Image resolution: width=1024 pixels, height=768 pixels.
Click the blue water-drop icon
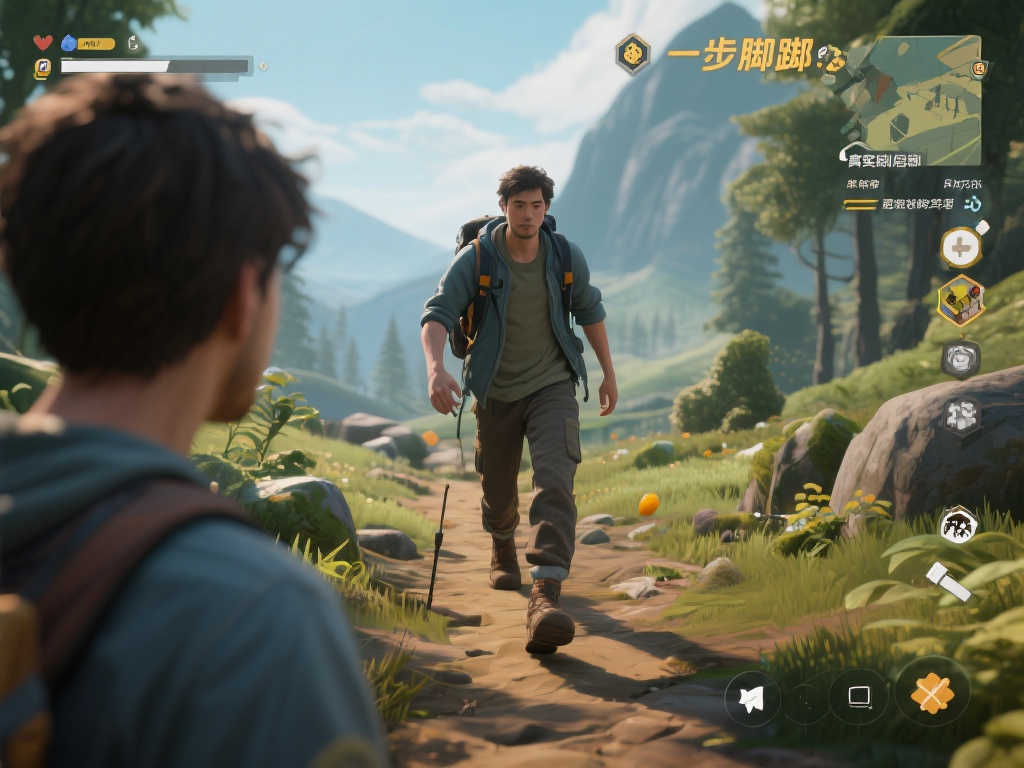point(69,43)
